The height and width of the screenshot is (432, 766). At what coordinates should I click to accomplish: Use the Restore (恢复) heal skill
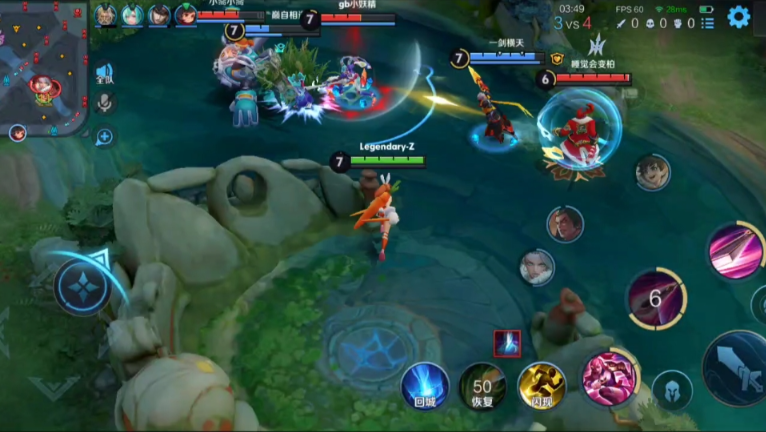point(482,385)
